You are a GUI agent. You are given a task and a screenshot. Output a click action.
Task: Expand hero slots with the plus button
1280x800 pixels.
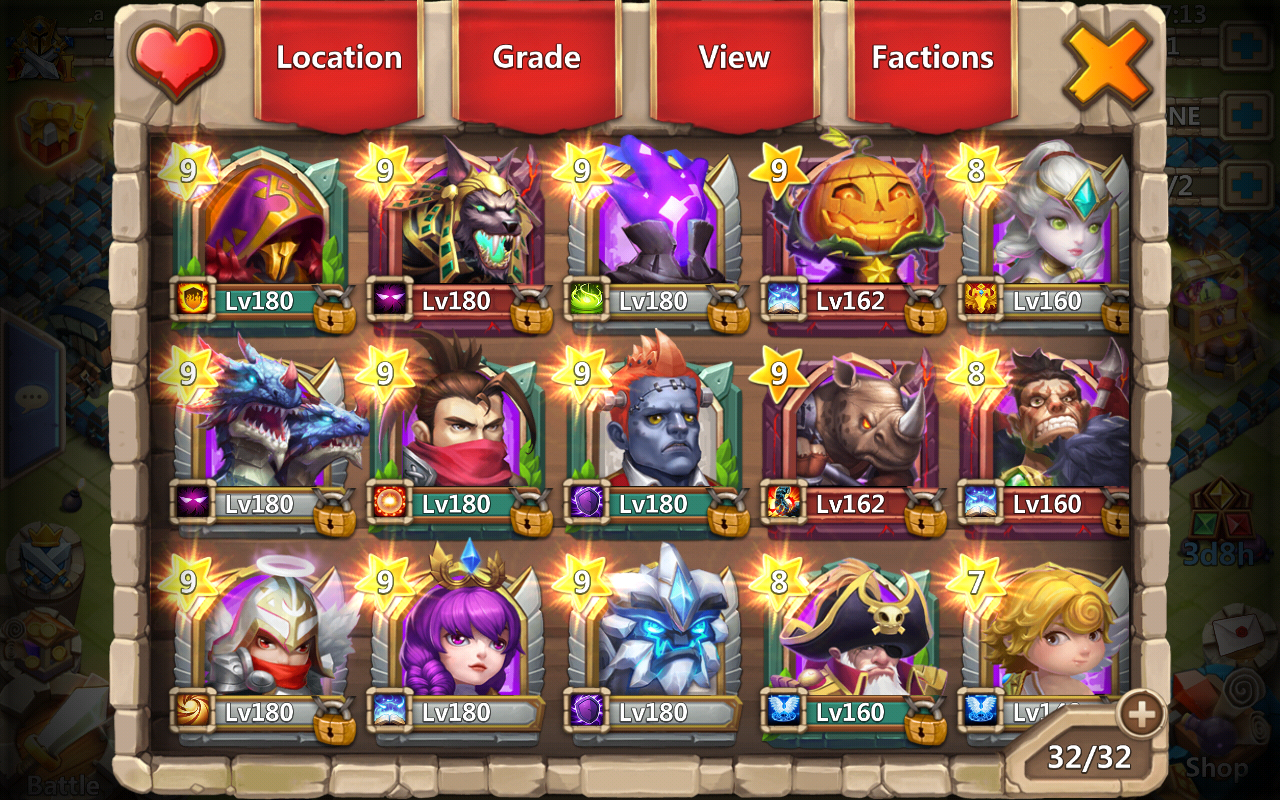[x=1141, y=715]
